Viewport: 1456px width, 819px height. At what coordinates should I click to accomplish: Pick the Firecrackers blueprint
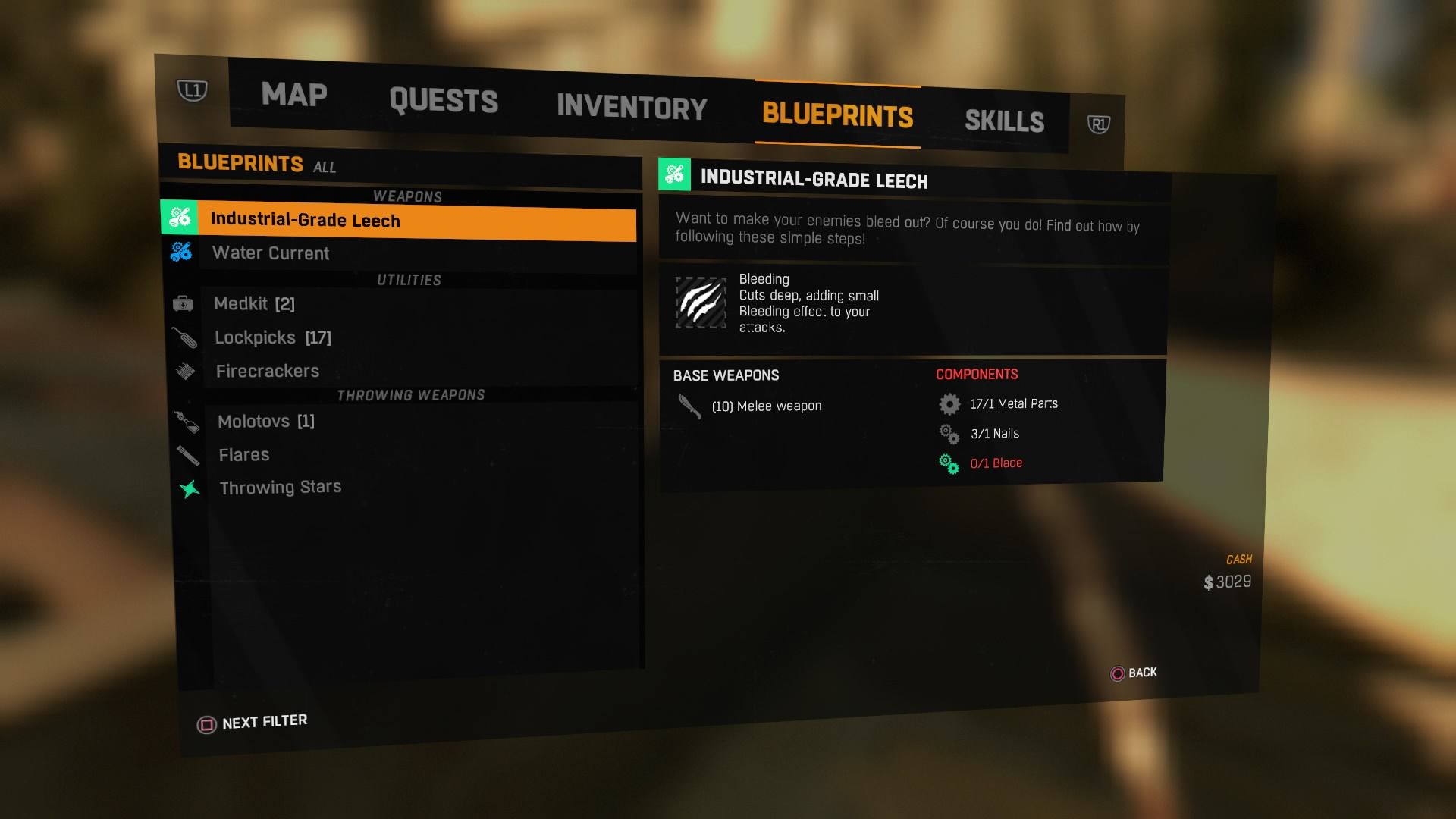pyautogui.click(x=268, y=372)
